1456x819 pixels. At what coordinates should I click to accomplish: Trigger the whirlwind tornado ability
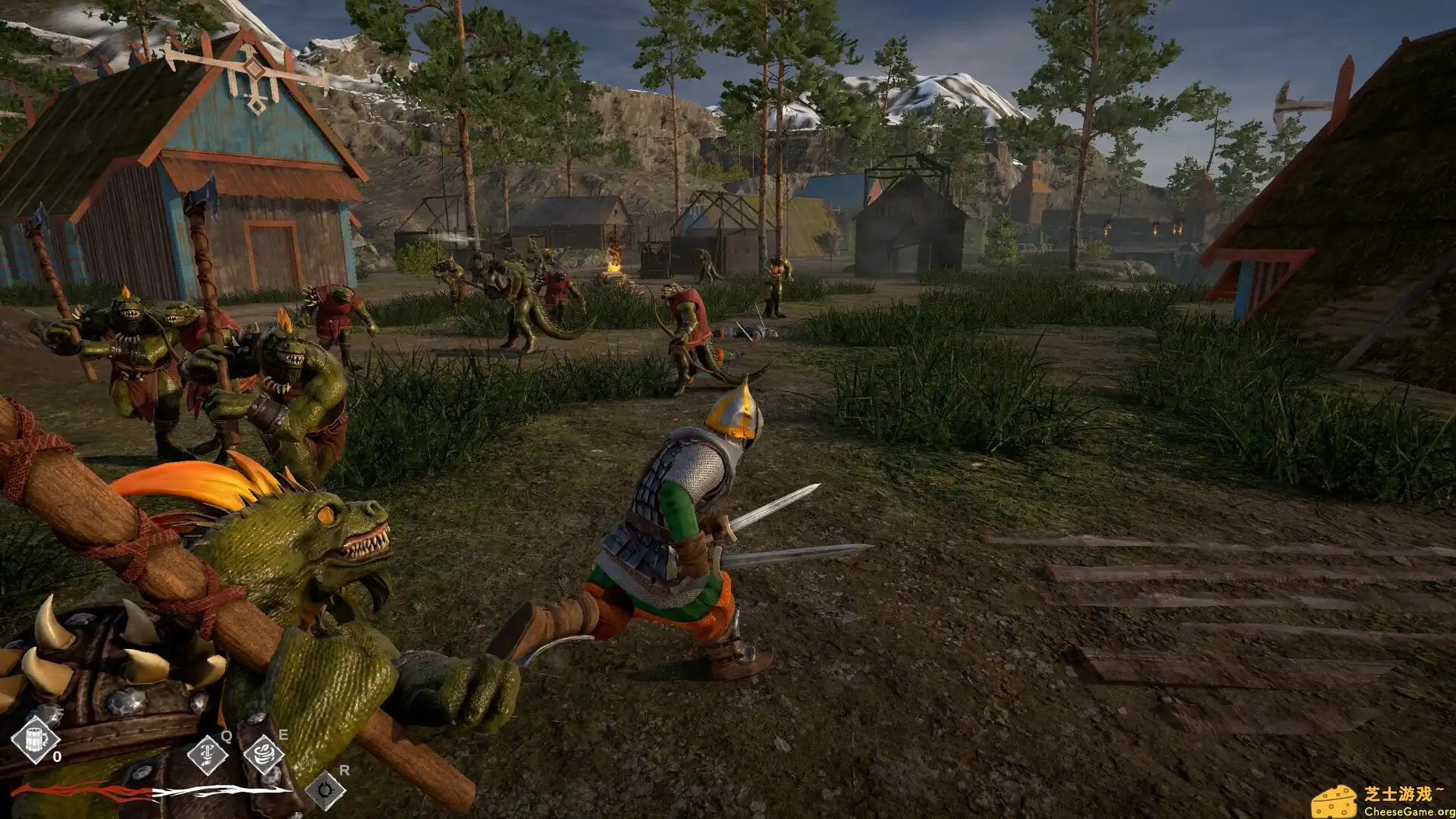coord(264,753)
